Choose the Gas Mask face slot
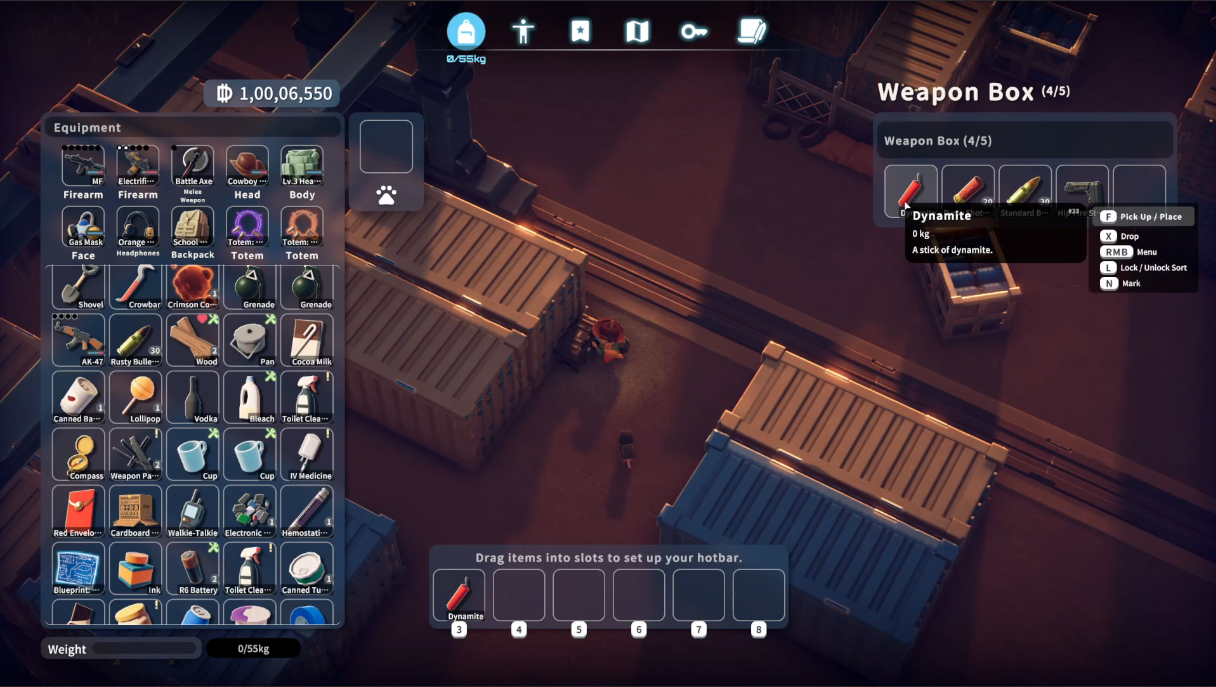 pos(83,228)
